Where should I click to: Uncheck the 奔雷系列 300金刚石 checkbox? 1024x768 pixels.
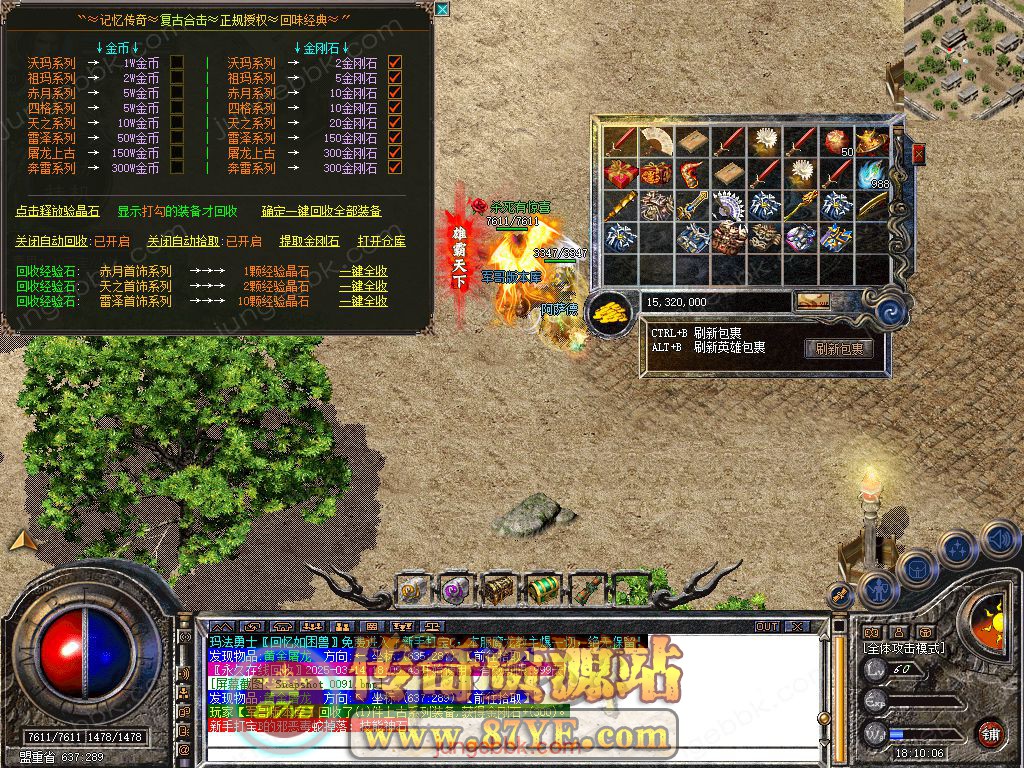pos(395,168)
